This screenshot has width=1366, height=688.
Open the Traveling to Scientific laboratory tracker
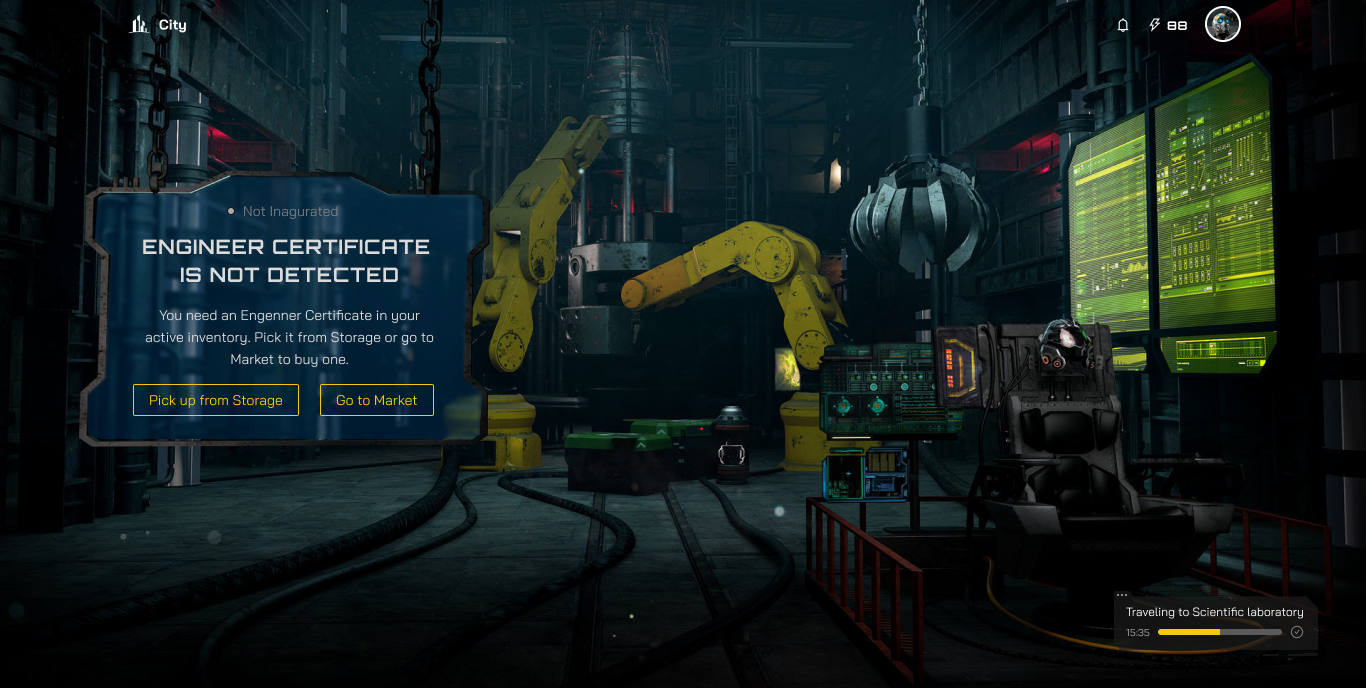click(1214, 612)
